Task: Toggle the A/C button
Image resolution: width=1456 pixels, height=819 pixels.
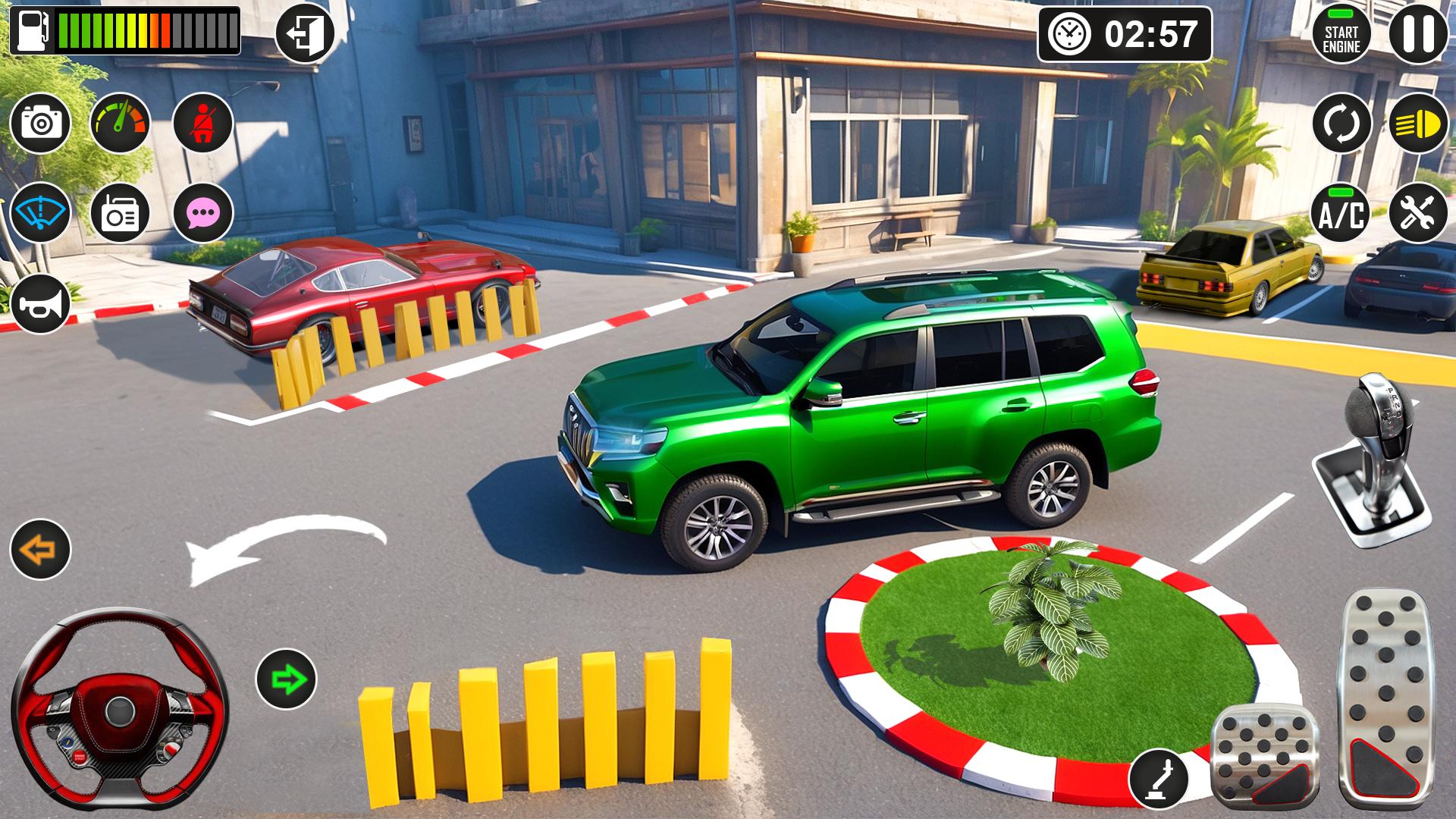Action: coord(1341,213)
